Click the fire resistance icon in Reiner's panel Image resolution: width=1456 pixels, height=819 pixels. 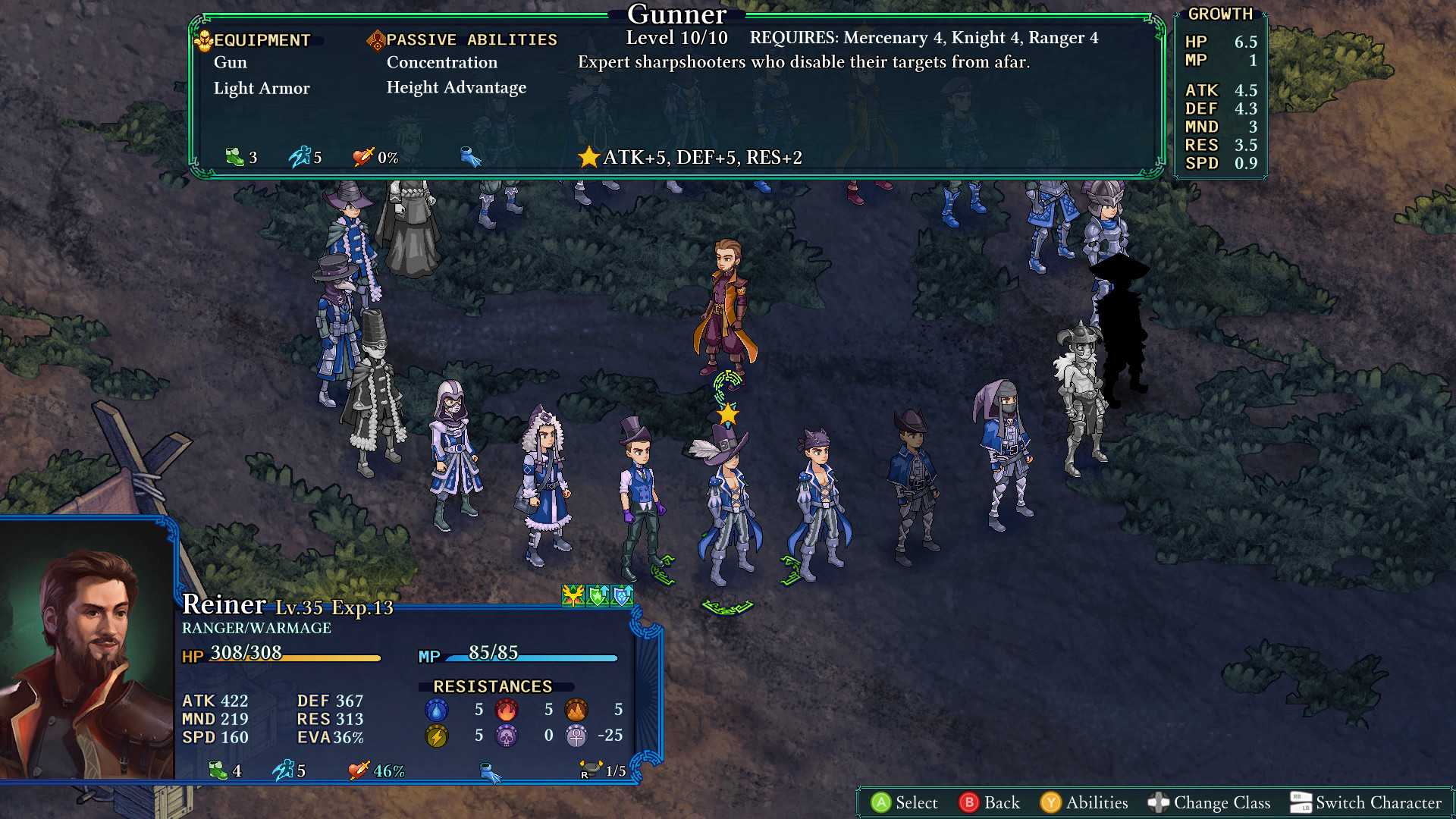(x=506, y=709)
